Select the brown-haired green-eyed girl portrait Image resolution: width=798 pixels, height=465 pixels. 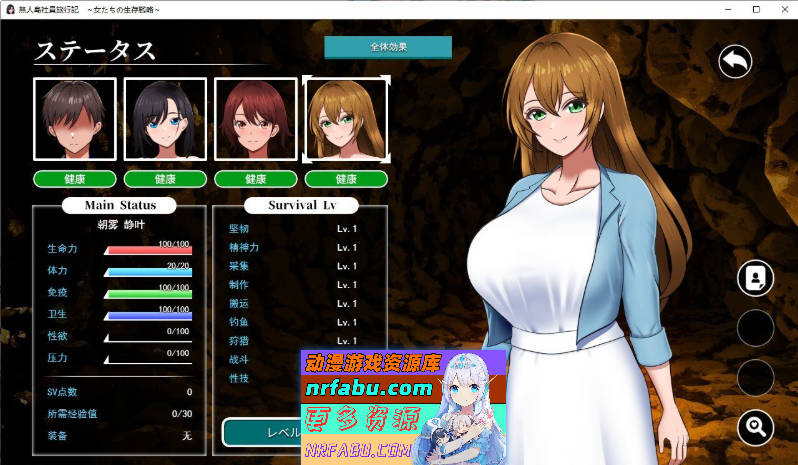[345, 119]
